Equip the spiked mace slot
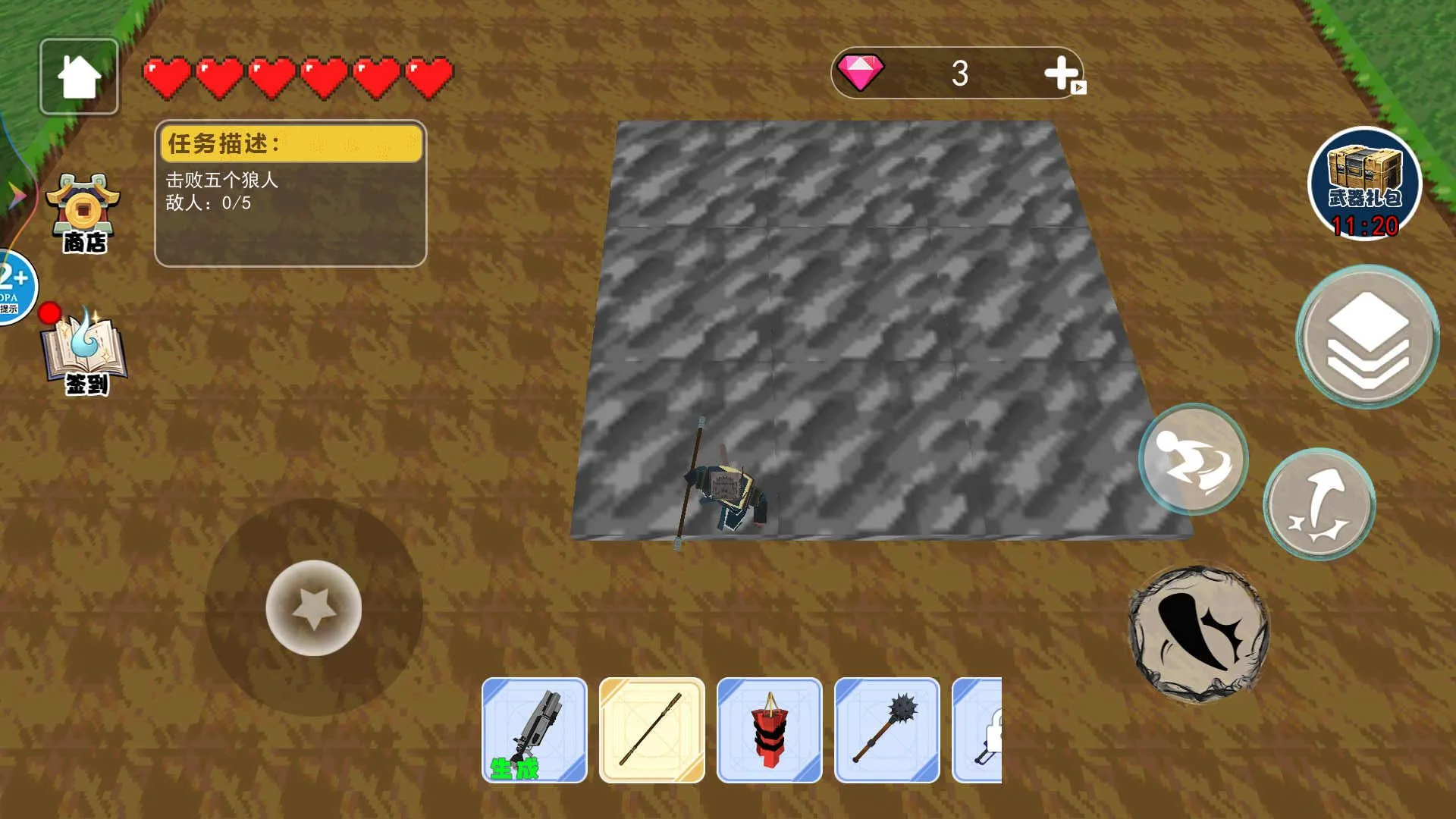 pyautogui.click(x=887, y=730)
